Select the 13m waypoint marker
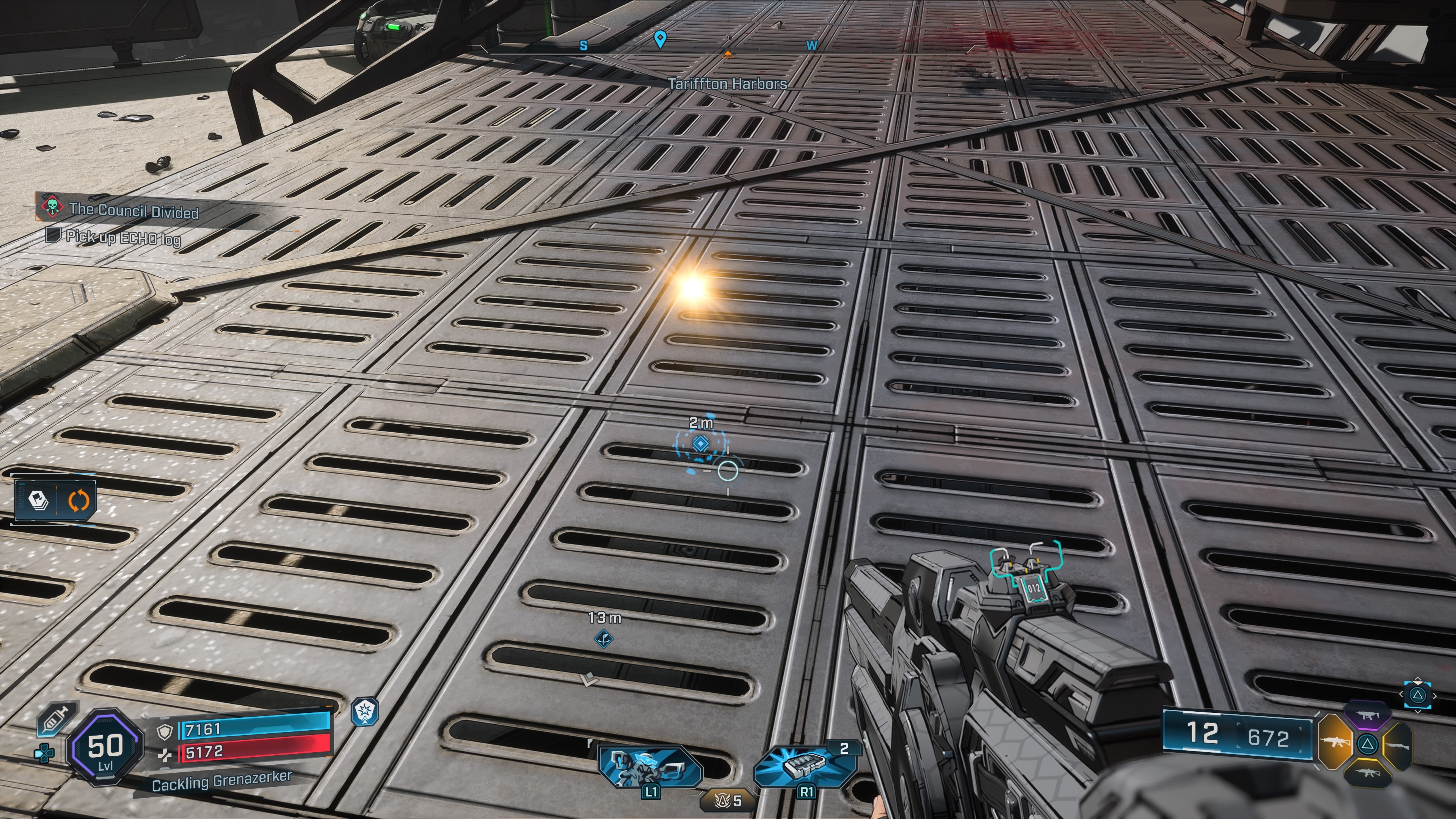Image resolution: width=1456 pixels, height=819 pixels. click(604, 639)
